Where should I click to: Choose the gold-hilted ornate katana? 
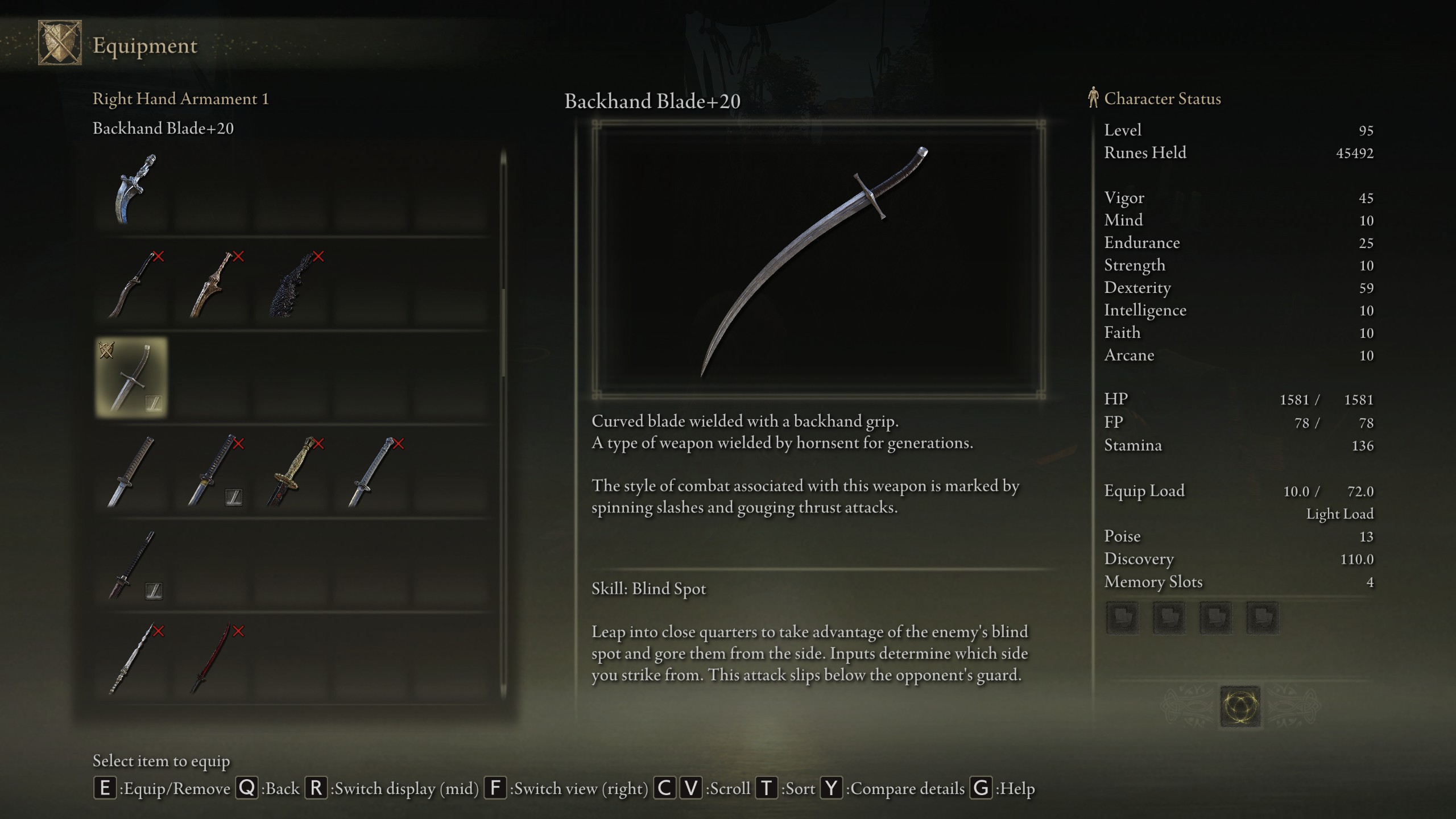tap(292, 471)
